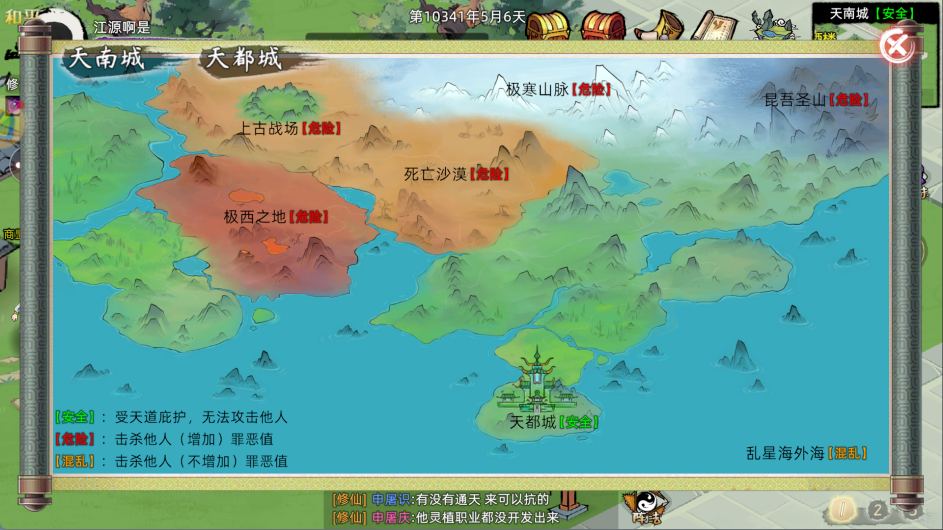This screenshot has width=943, height=530.
Task: Open the red treasure chest icon
Action: coord(603,24)
